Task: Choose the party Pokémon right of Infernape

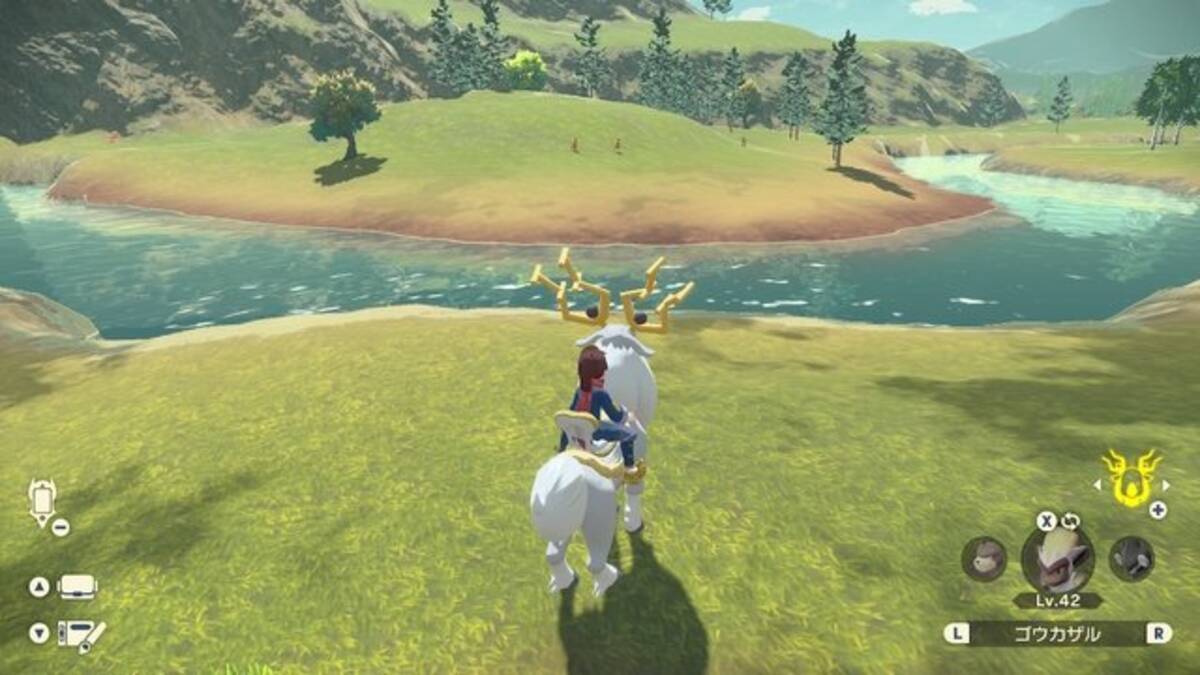Action: 1131,558
